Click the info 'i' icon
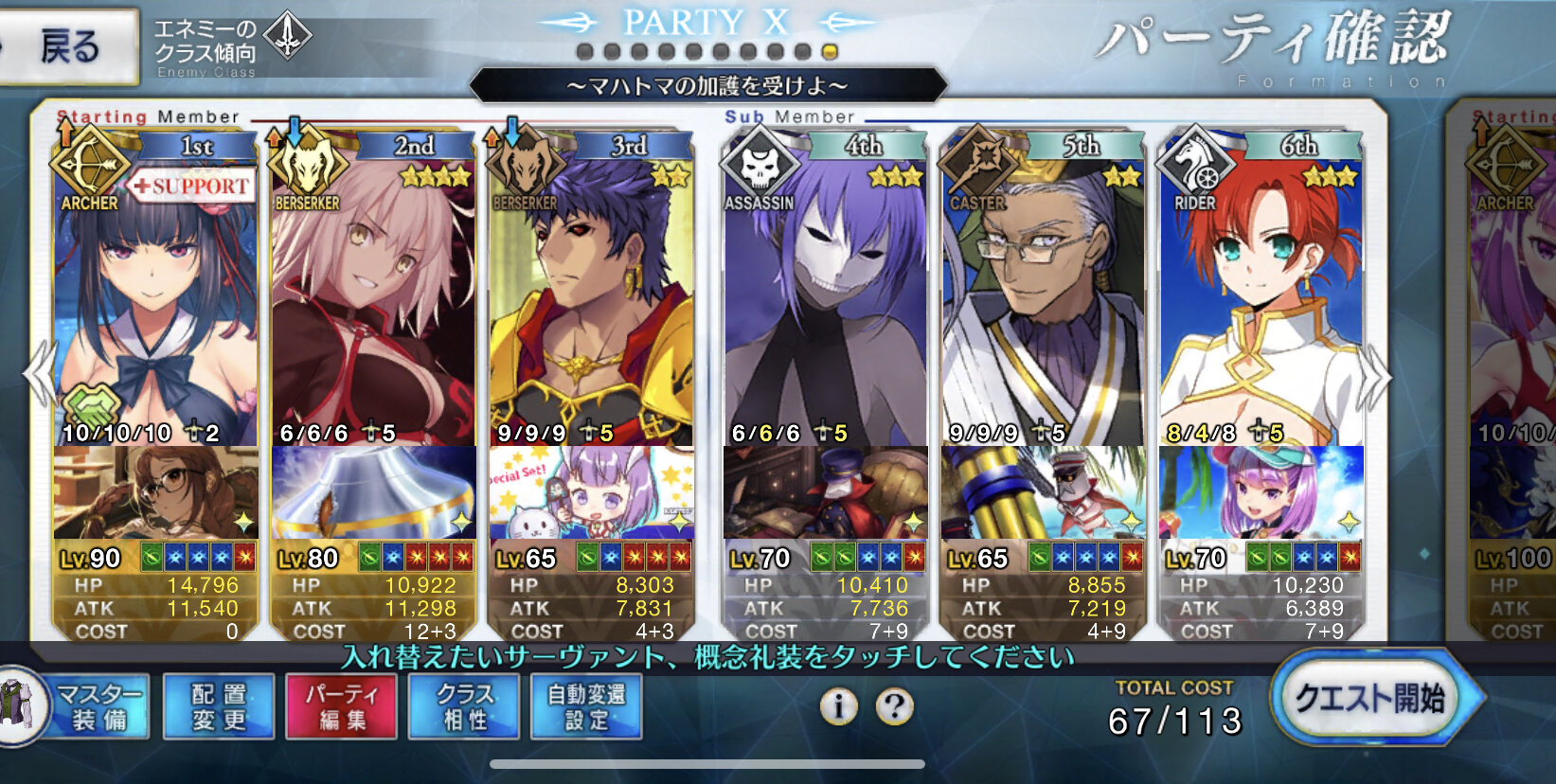The image size is (1556, 784). tap(838, 705)
